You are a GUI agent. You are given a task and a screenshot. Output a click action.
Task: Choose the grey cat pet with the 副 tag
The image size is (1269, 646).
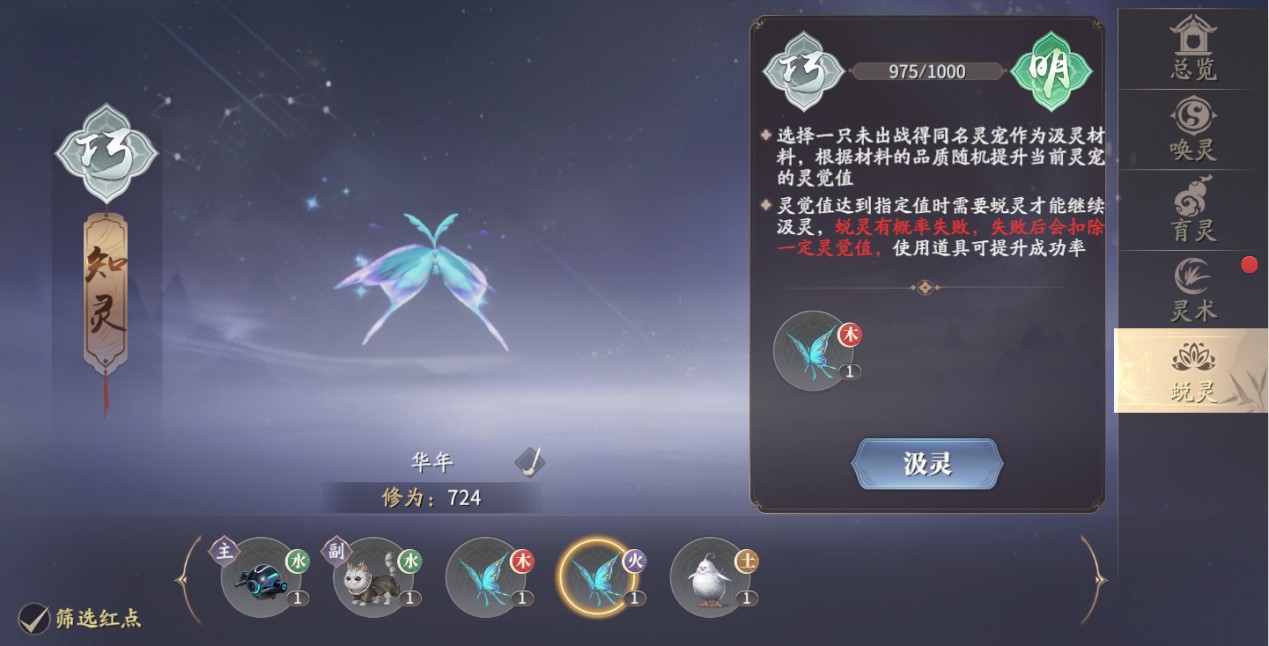pos(373,577)
